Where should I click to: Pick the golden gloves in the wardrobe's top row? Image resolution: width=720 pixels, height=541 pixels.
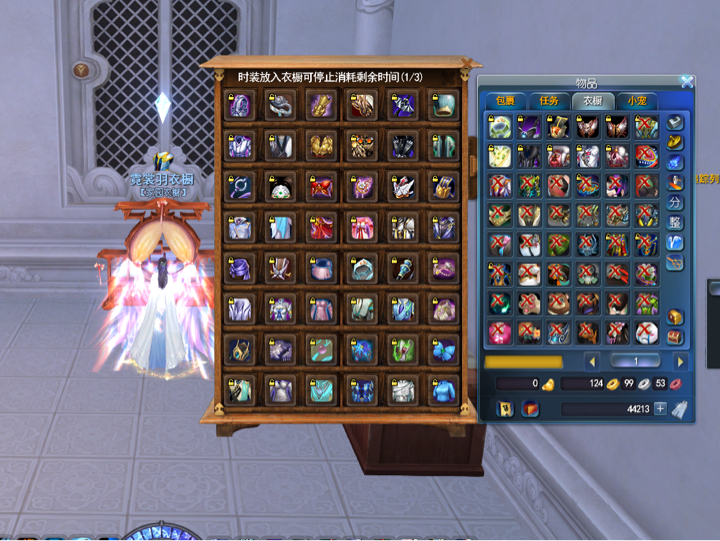[x=322, y=104]
